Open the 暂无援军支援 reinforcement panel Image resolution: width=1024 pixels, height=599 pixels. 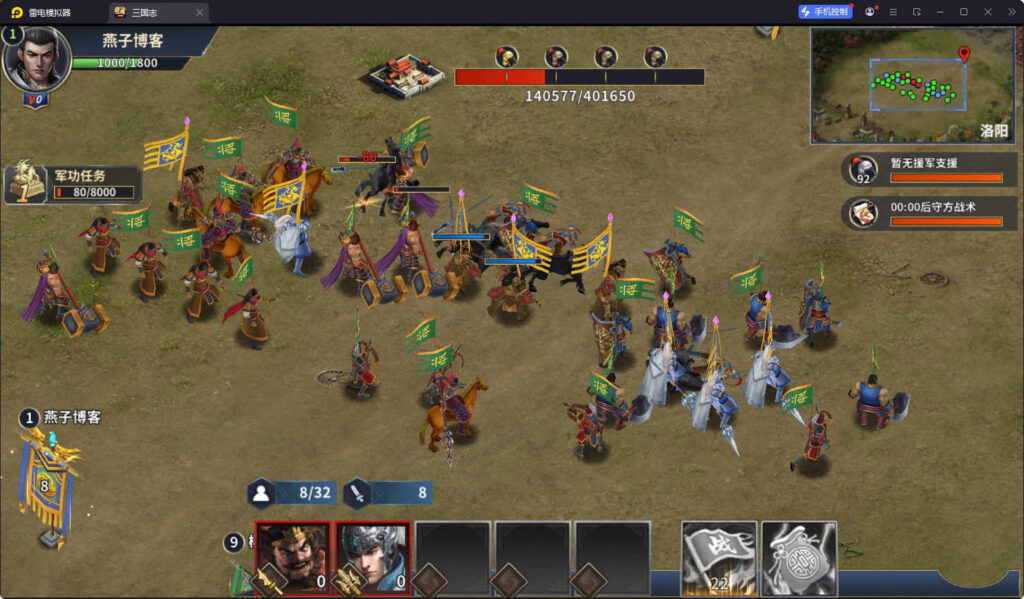[x=929, y=169]
